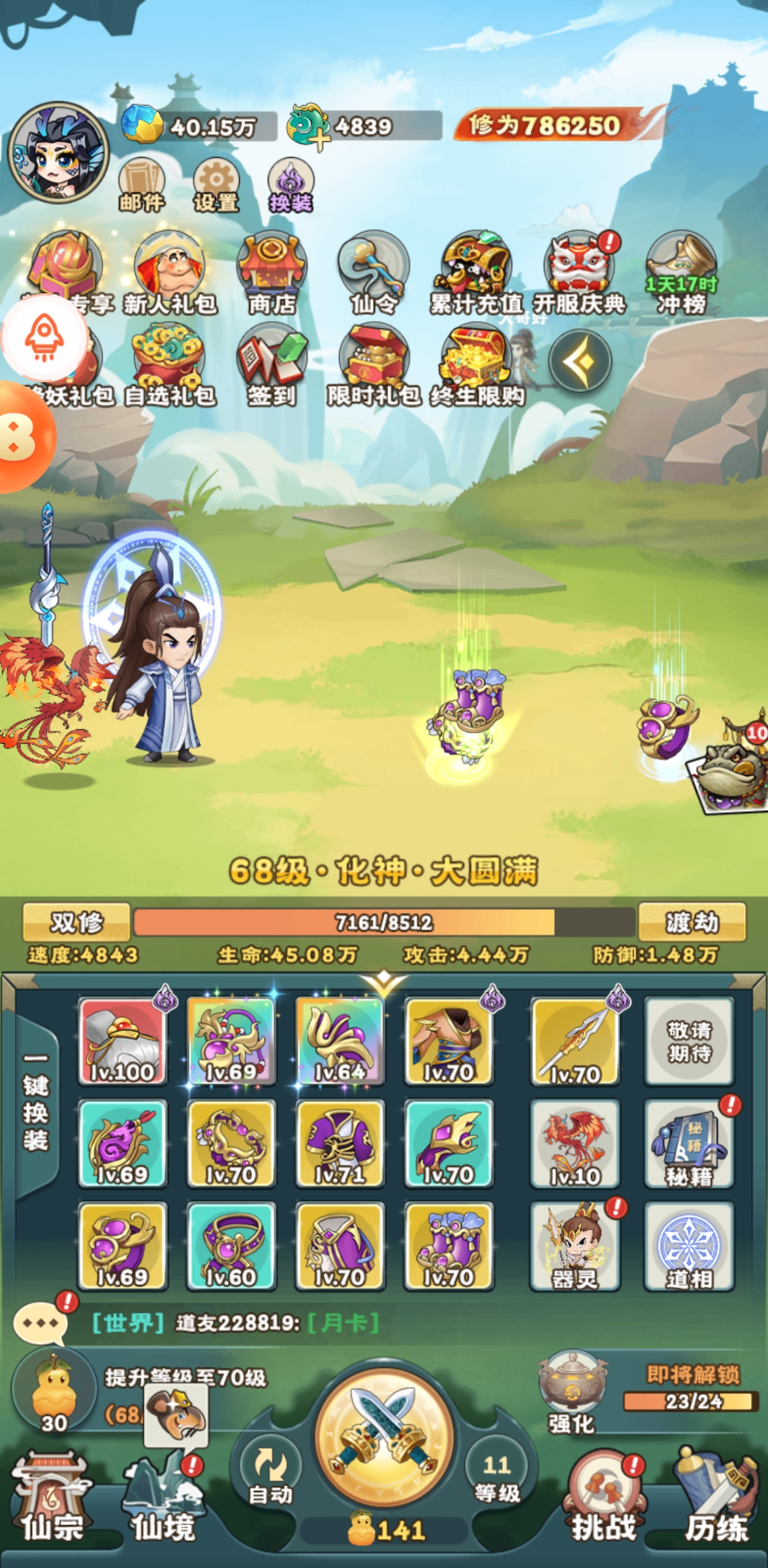Tap the 双修 button

76,922
